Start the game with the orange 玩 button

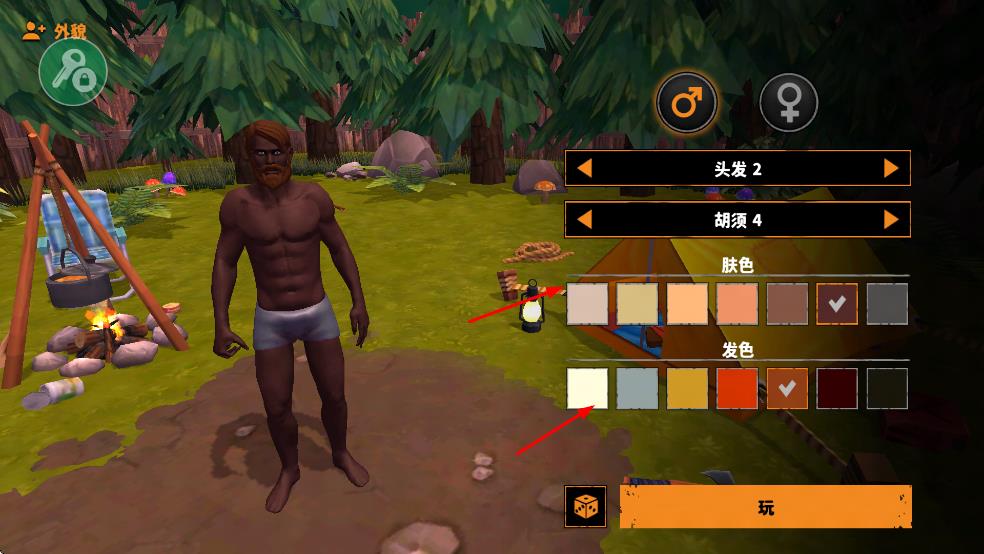pos(766,507)
